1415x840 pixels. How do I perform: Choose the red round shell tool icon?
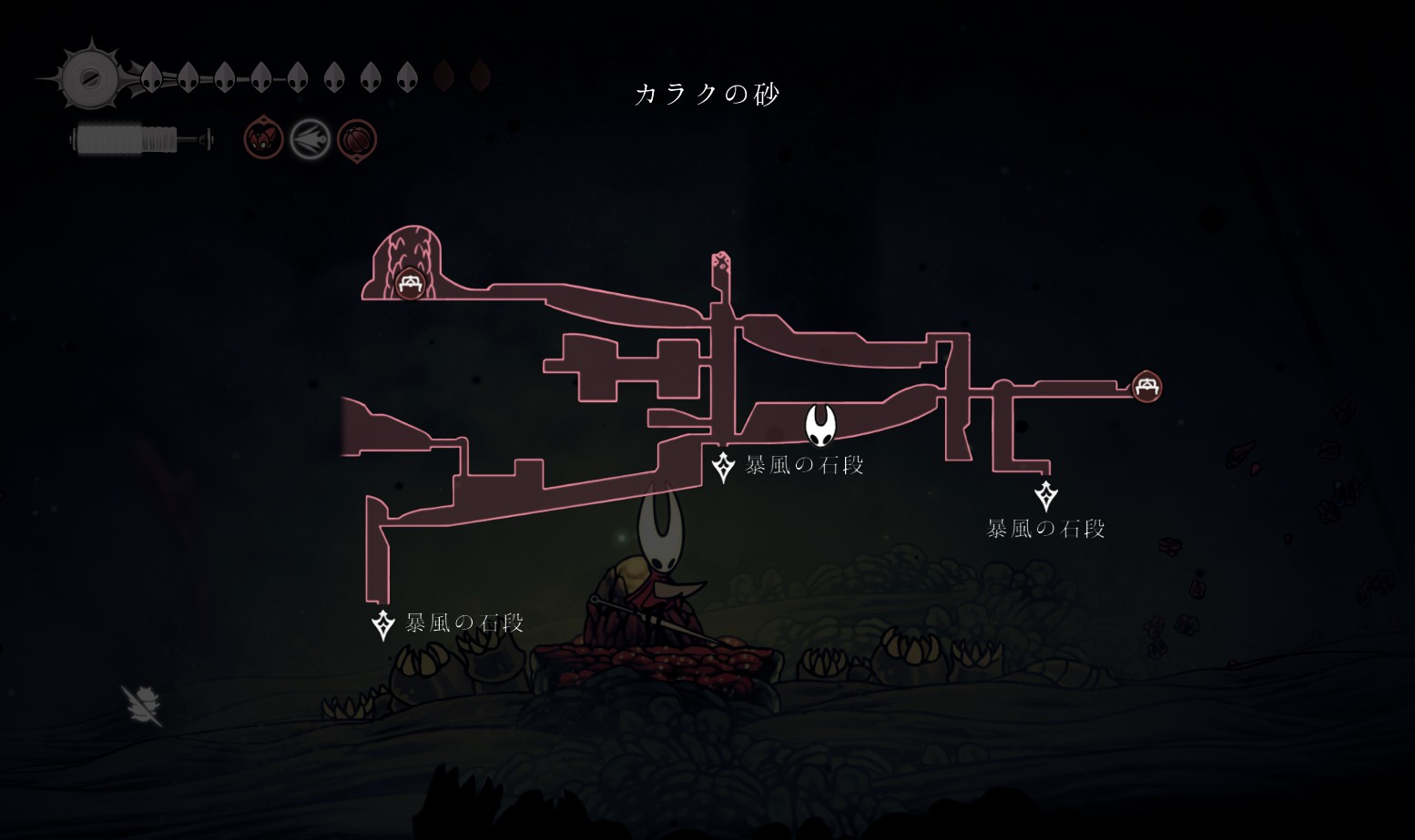(x=357, y=141)
